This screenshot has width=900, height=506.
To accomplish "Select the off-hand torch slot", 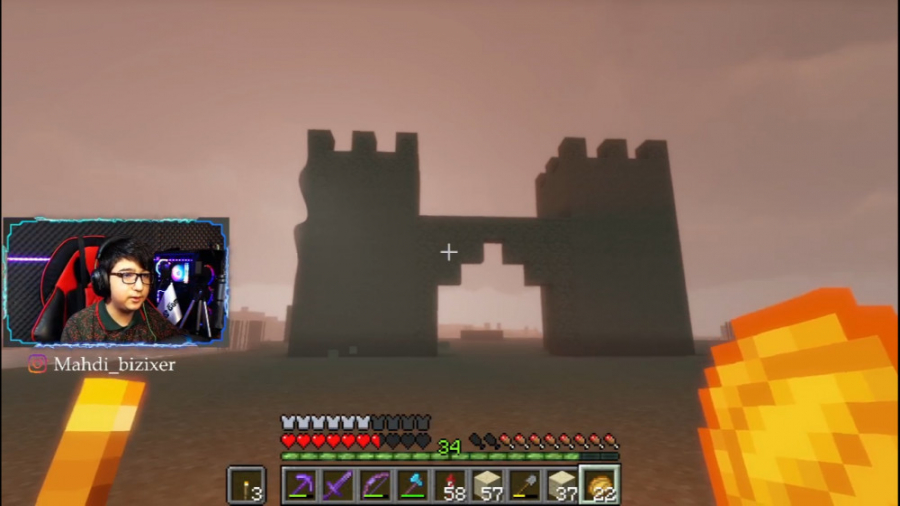I will 245,485.
